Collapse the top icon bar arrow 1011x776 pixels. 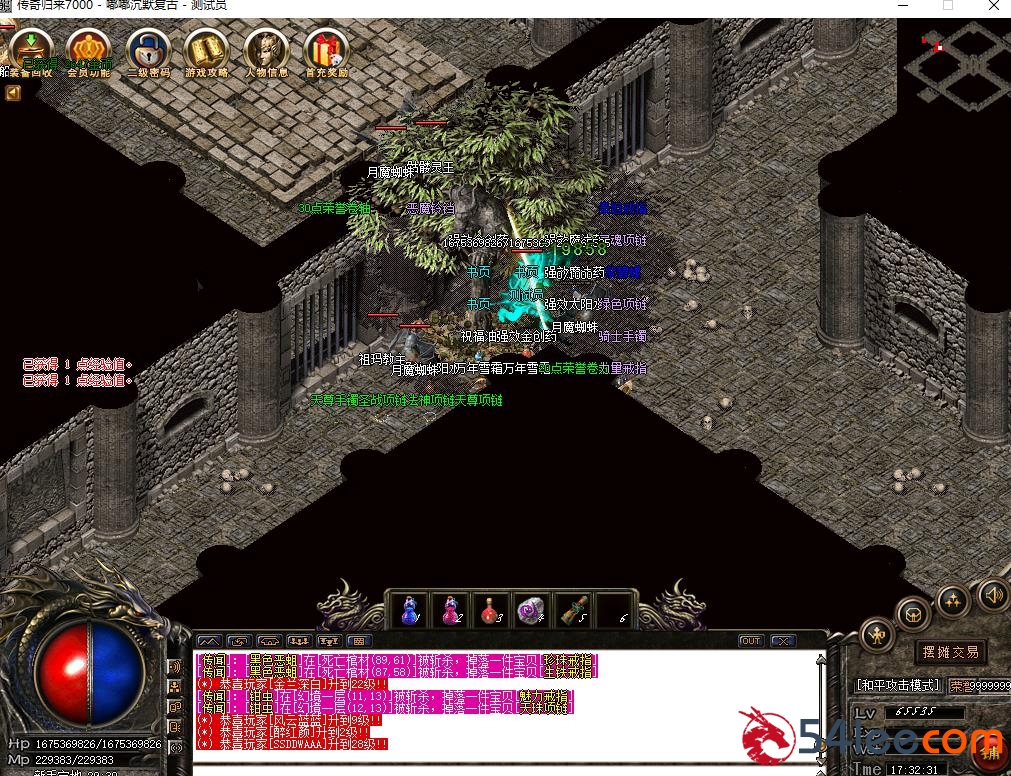pos(13,93)
